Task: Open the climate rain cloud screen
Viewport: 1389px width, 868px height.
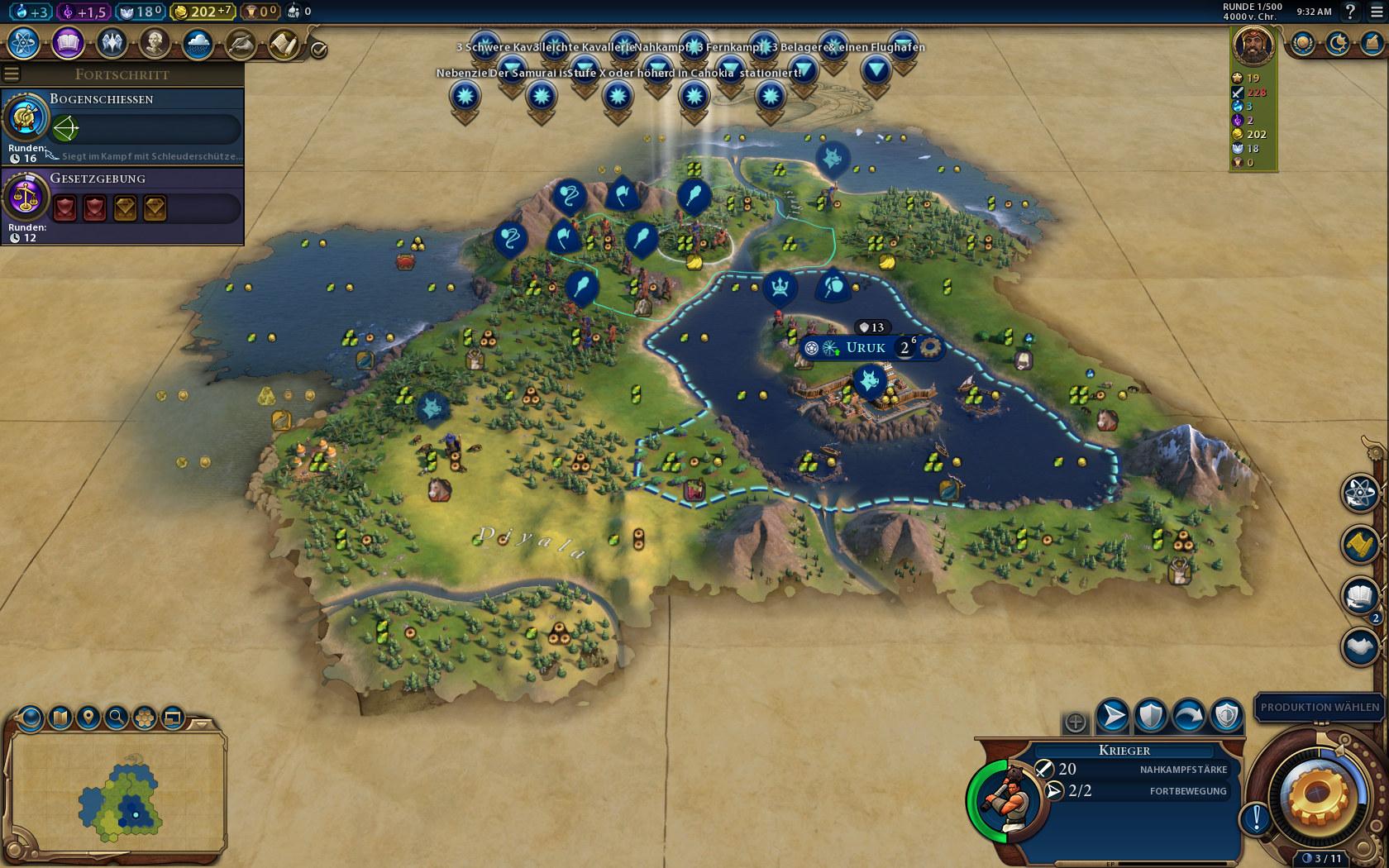Action: pyautogui.click(x=198, y=43)
